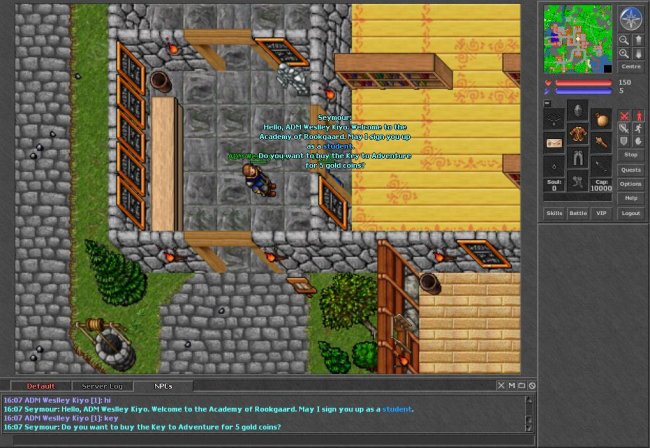Open the compass rose control
The width and height of the screenshot is (650, 448).
(630, 17)
